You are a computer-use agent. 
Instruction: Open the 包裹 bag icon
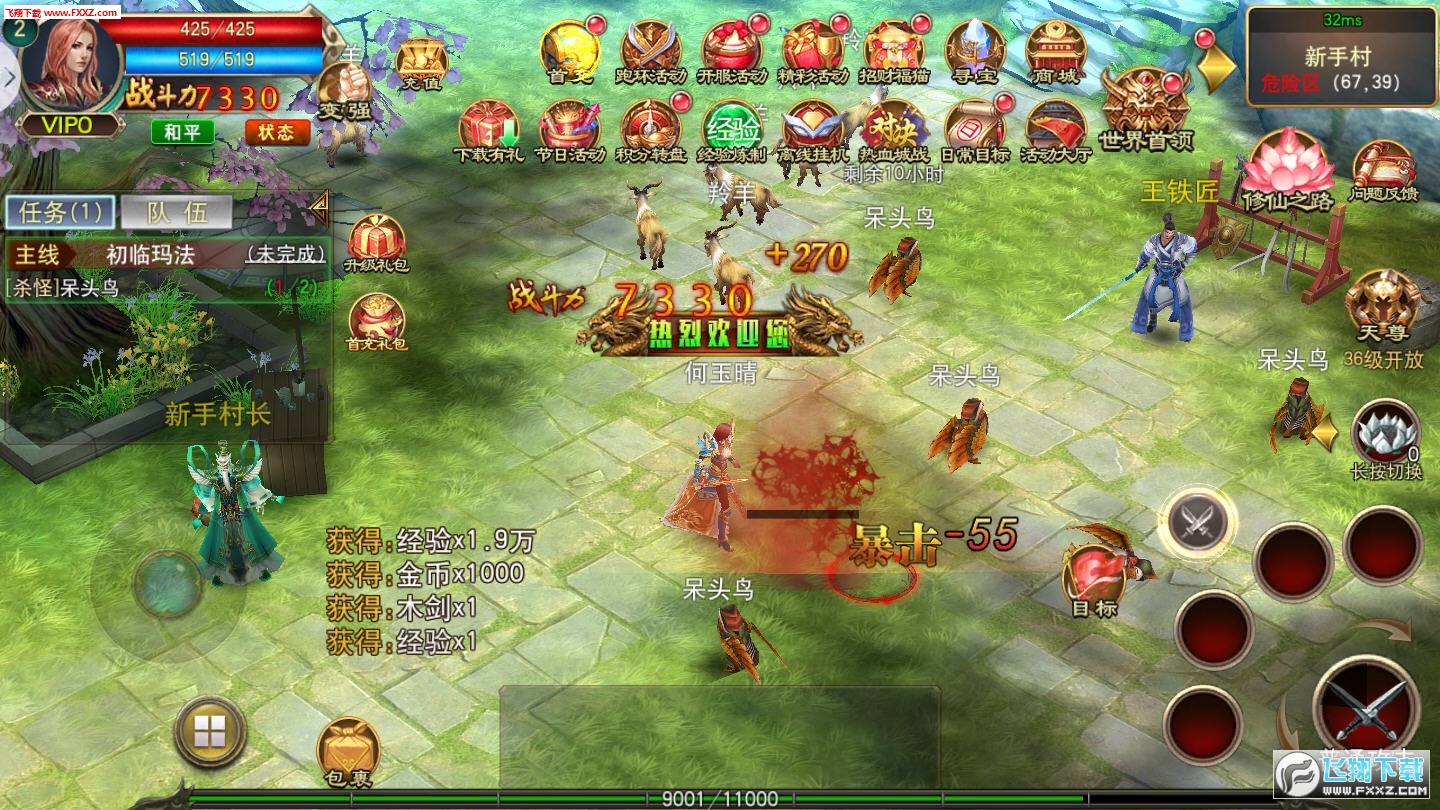[348, 748]
